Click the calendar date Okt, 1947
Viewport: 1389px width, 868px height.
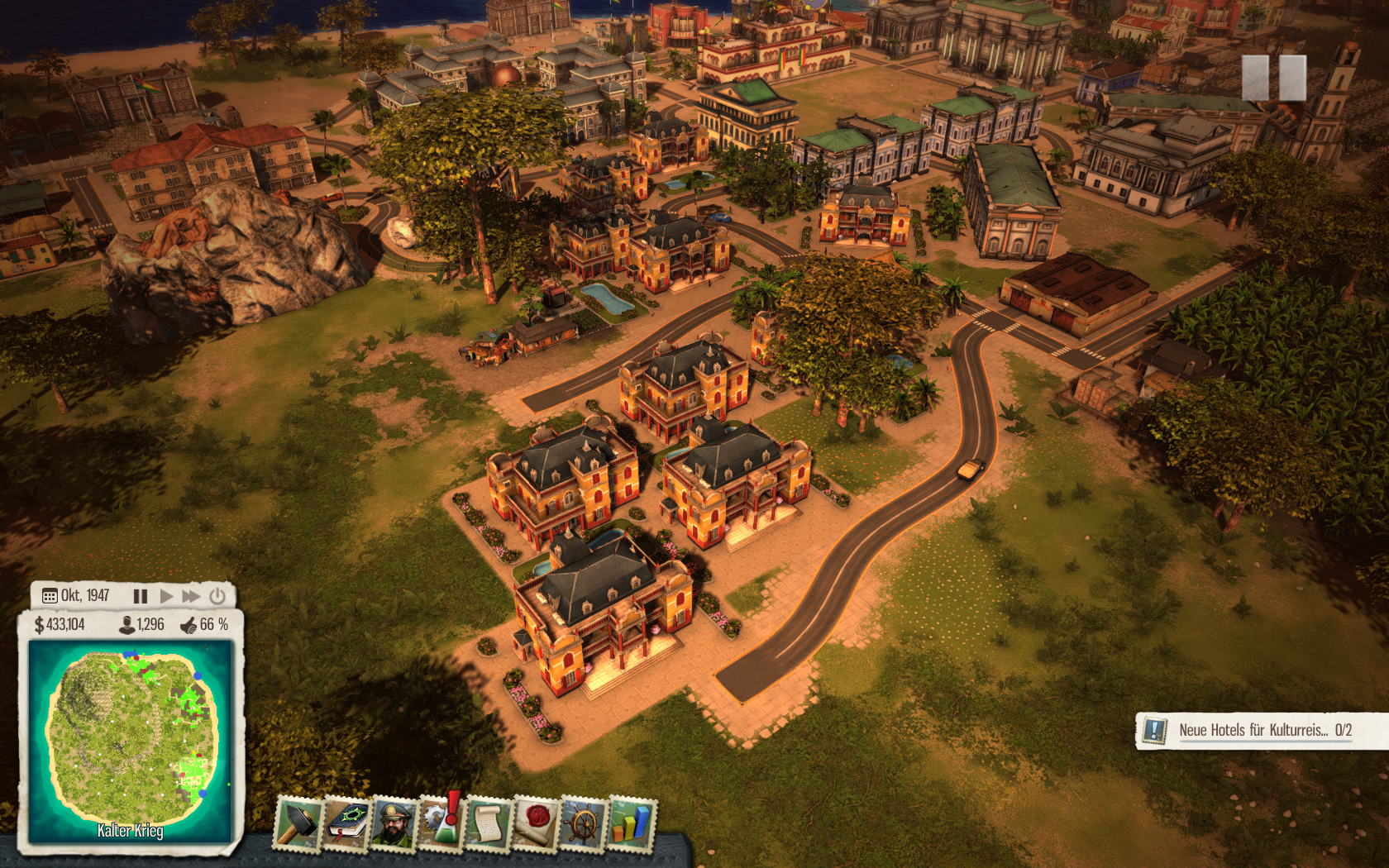point(76,596)
